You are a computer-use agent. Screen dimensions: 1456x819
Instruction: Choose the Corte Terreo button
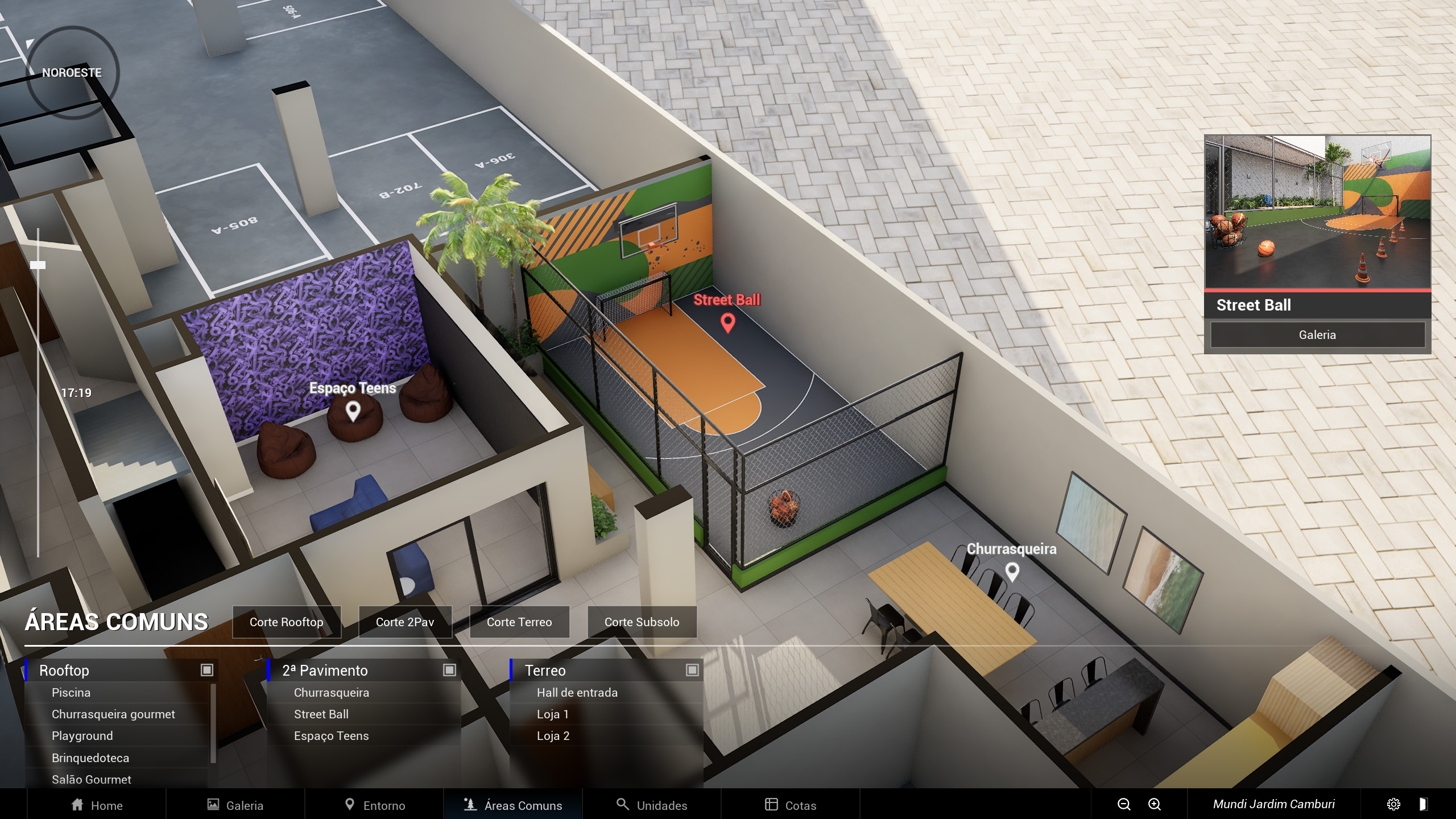[x=519, y=622]
